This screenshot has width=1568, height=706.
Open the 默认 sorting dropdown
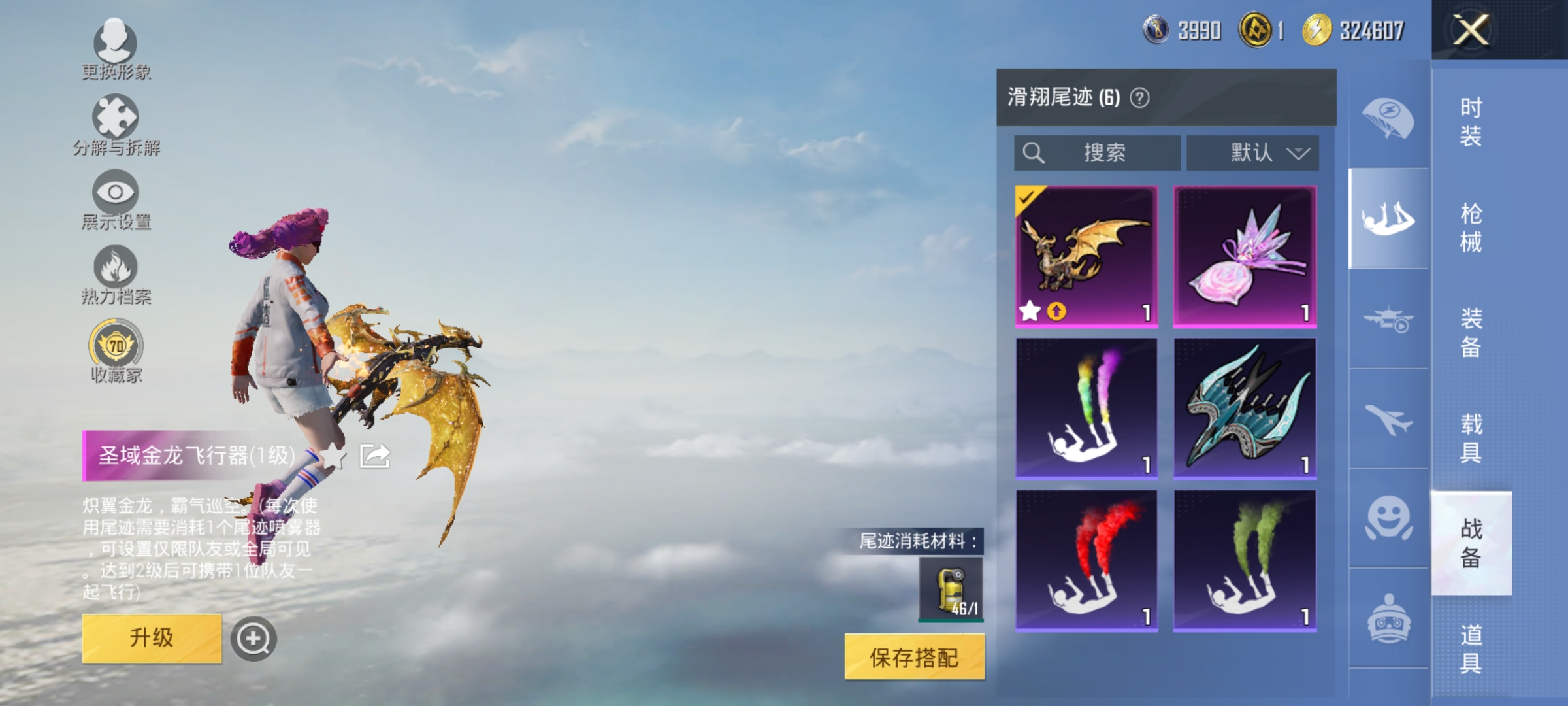(x=1252, y=153)
